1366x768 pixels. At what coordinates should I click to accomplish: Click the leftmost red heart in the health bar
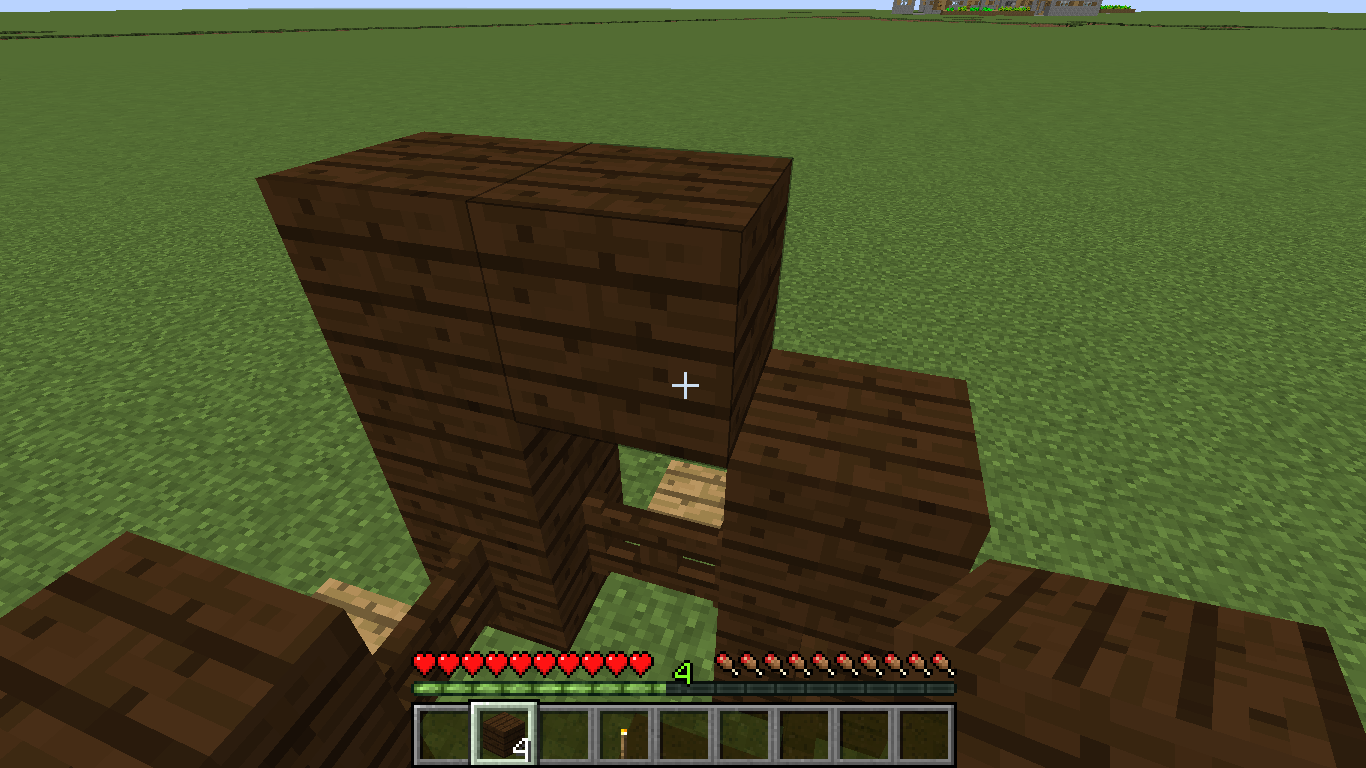422,663
